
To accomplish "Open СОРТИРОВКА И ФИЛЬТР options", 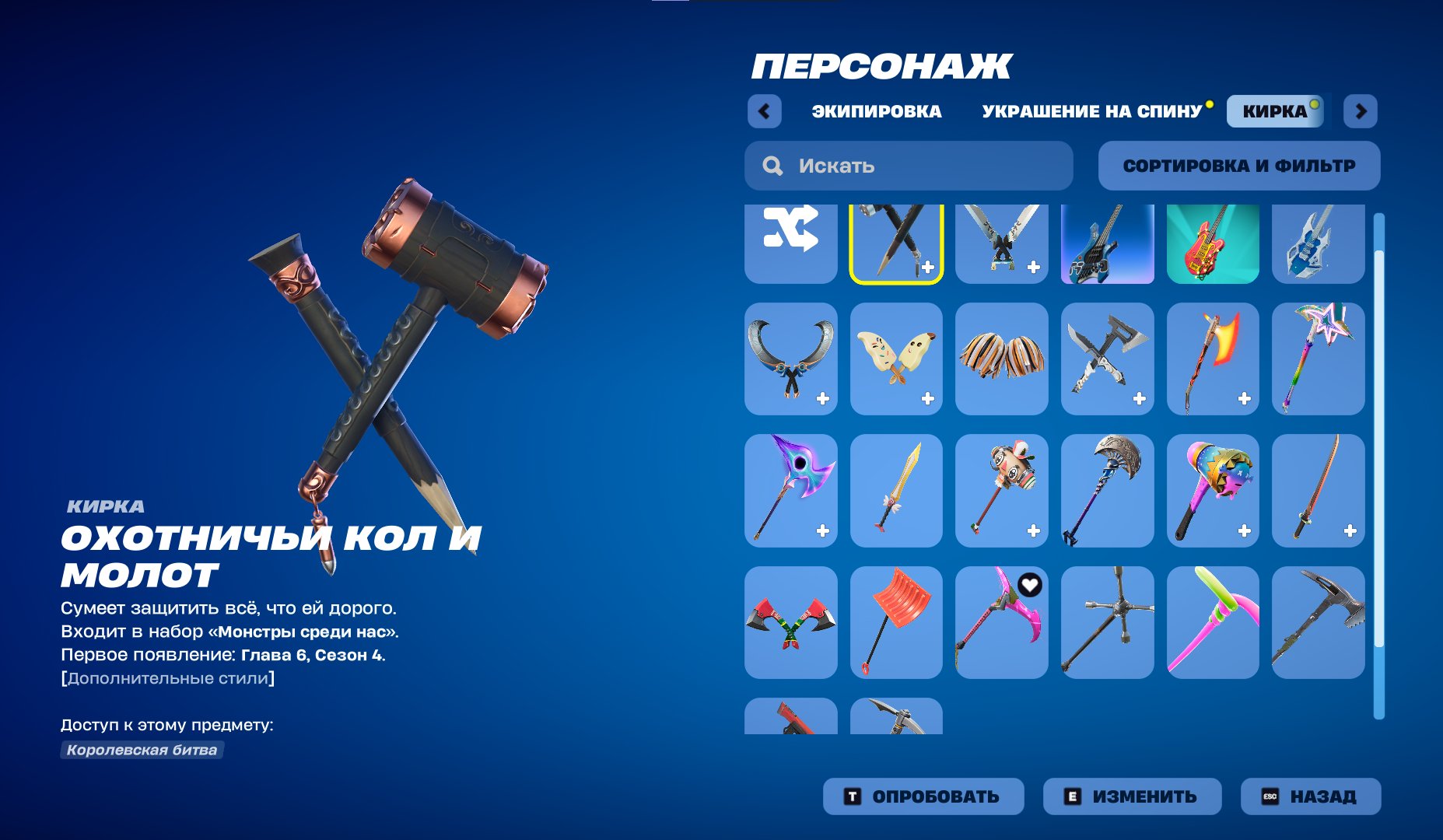I will pyautogui.click(x=1239, y=165).
